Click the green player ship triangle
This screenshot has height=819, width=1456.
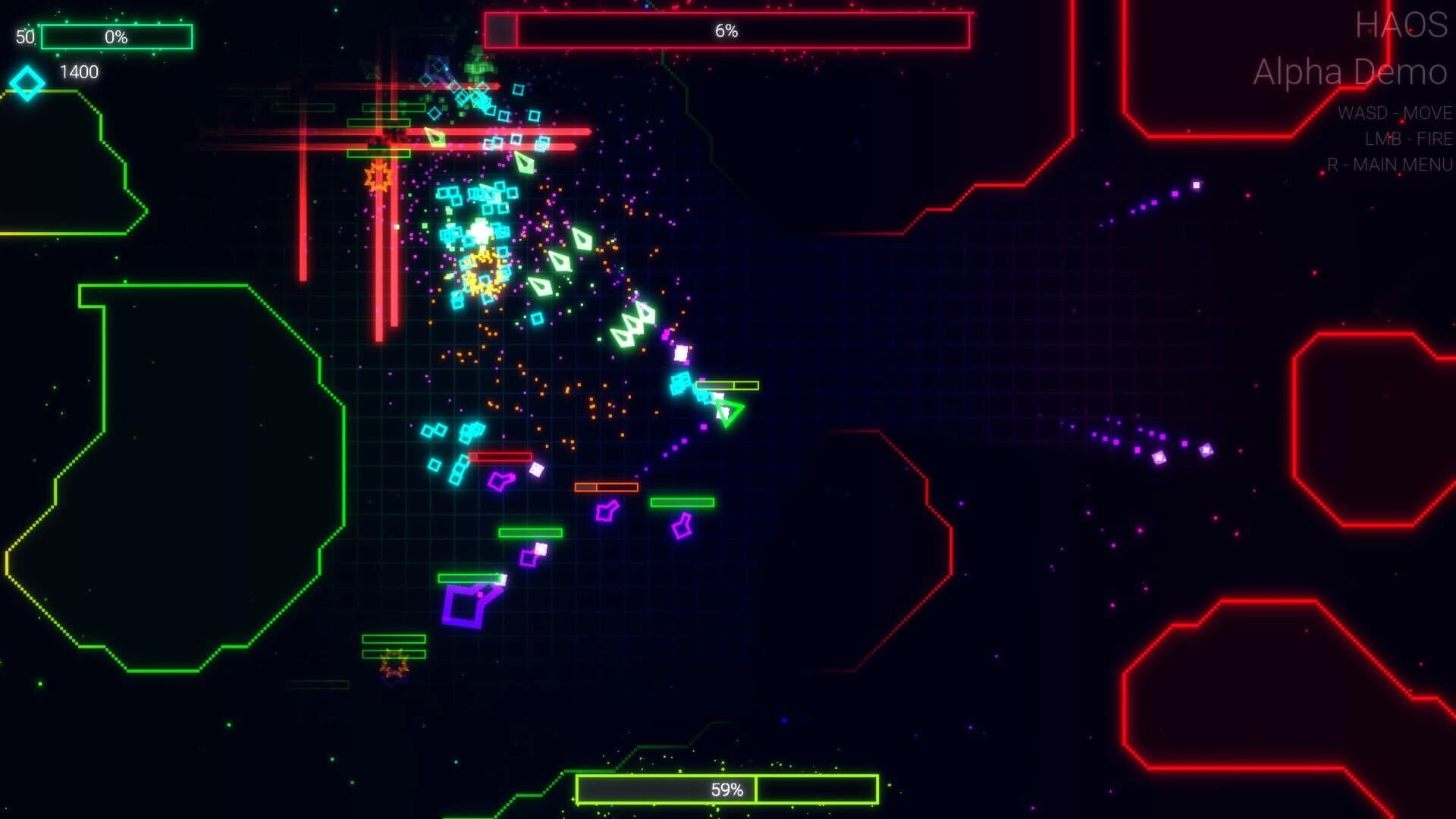click(728, 413)
